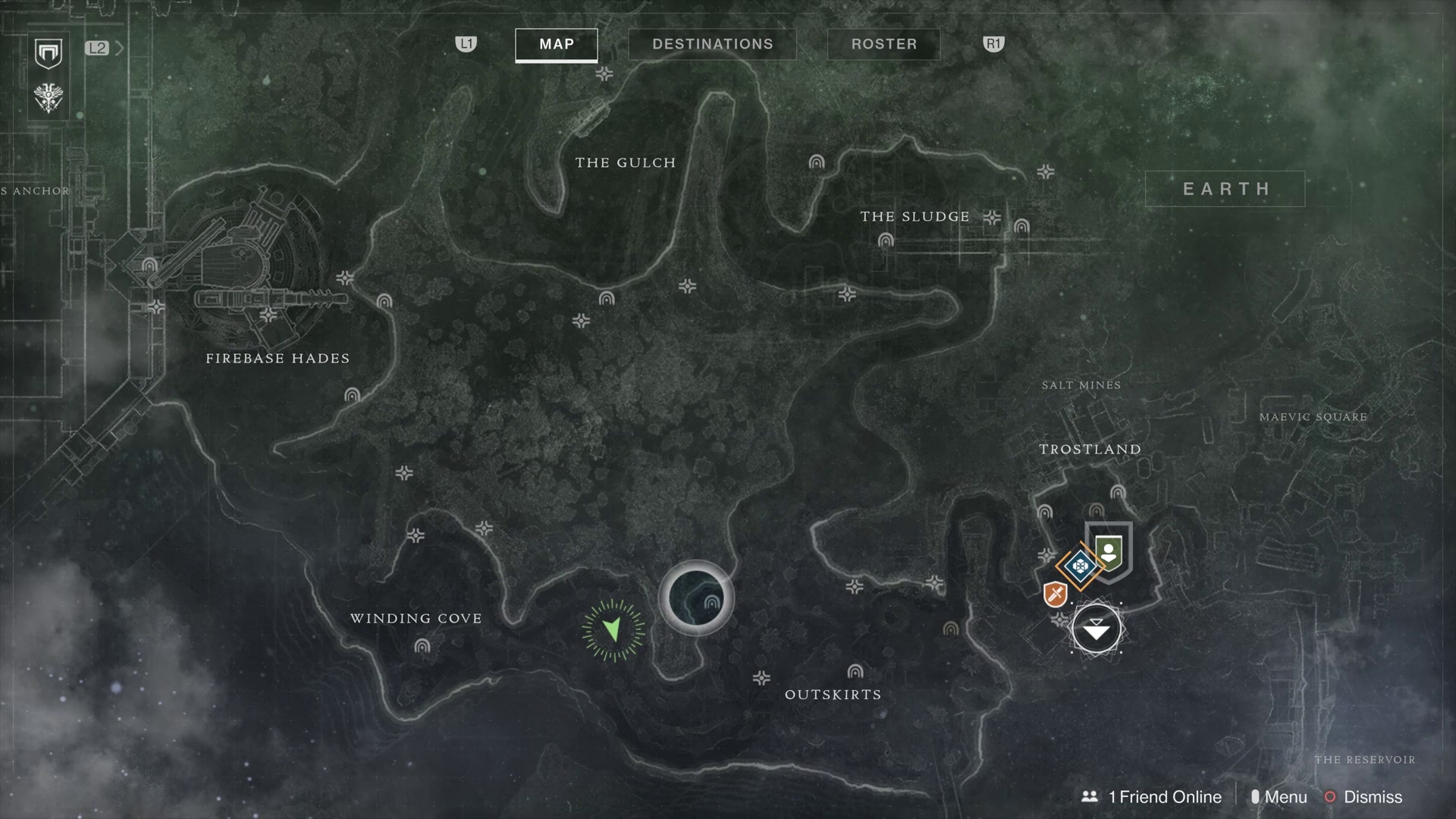Select the active Map tab

point(557,44)
